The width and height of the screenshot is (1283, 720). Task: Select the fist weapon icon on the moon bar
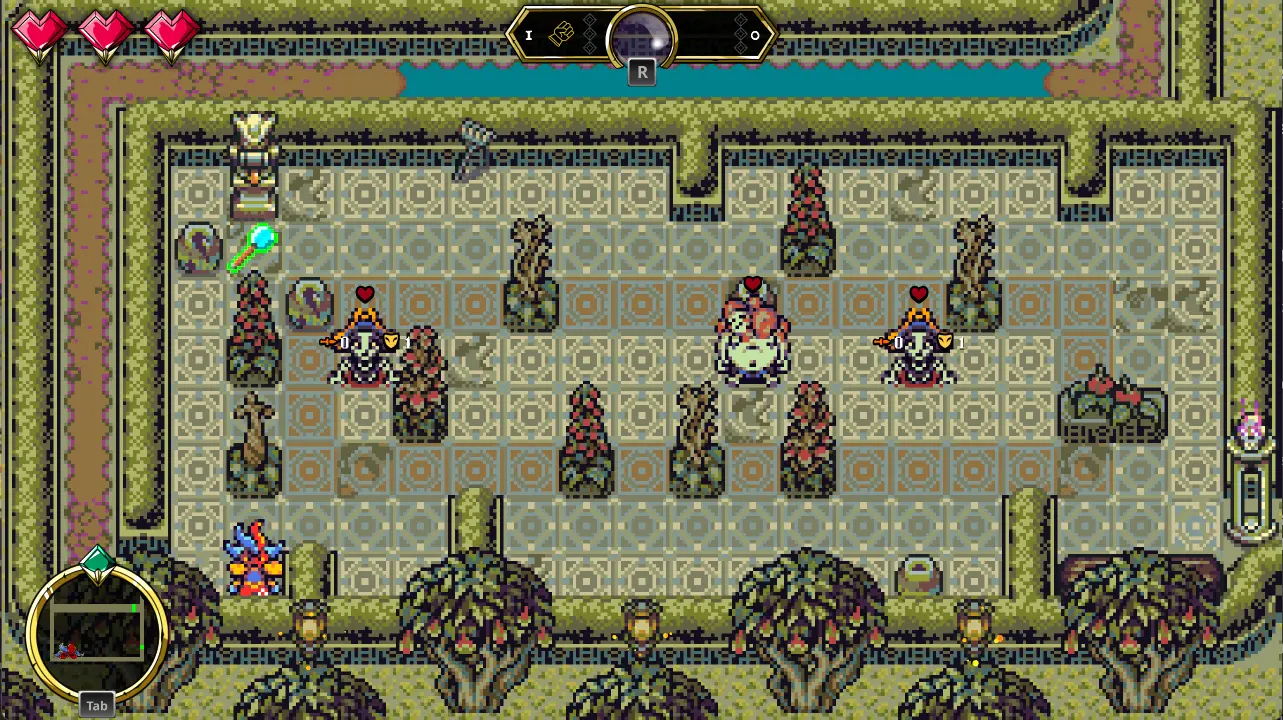(x=562, y=33)
